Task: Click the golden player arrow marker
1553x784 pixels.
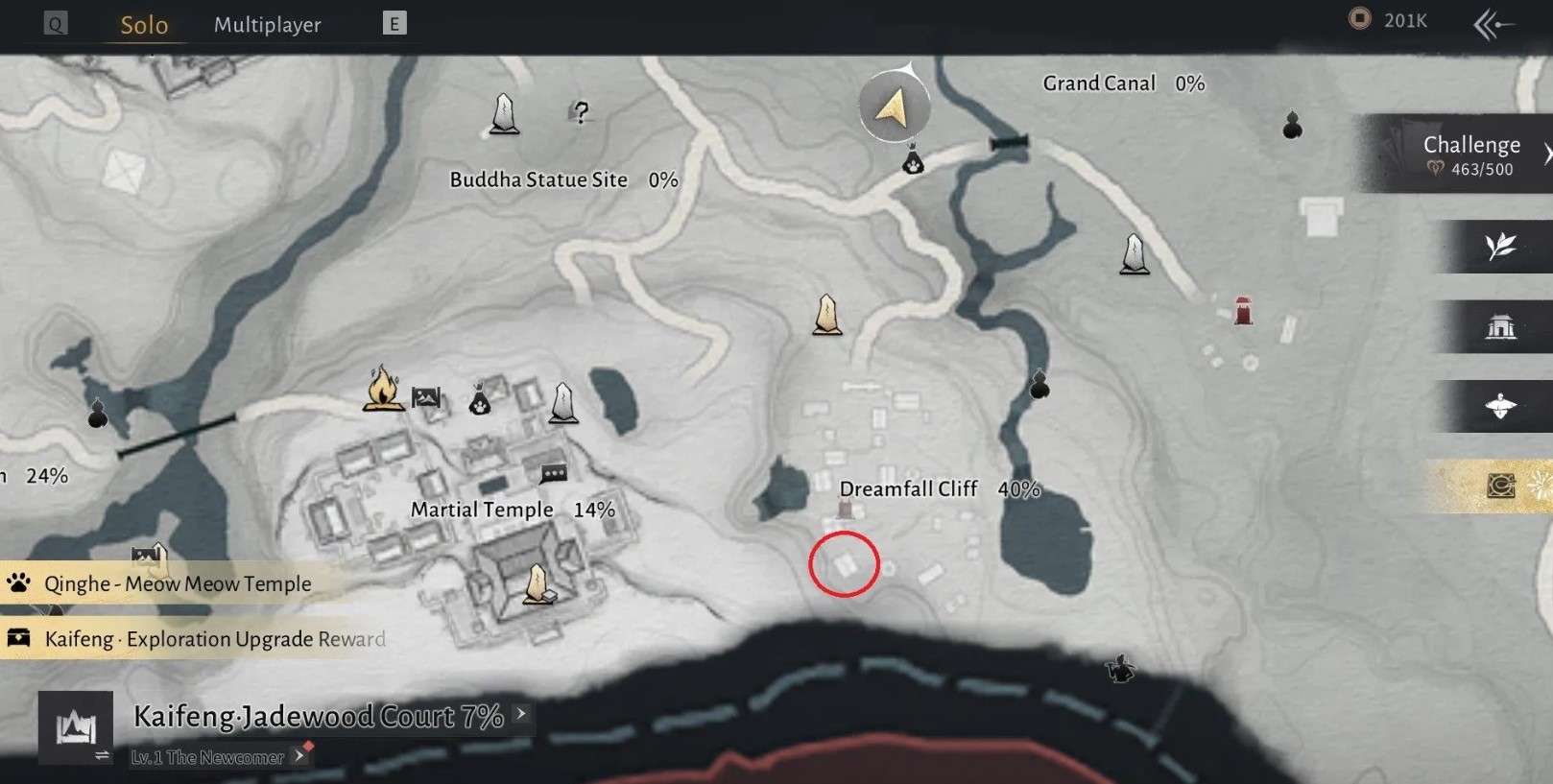Action: click(894, 108)
